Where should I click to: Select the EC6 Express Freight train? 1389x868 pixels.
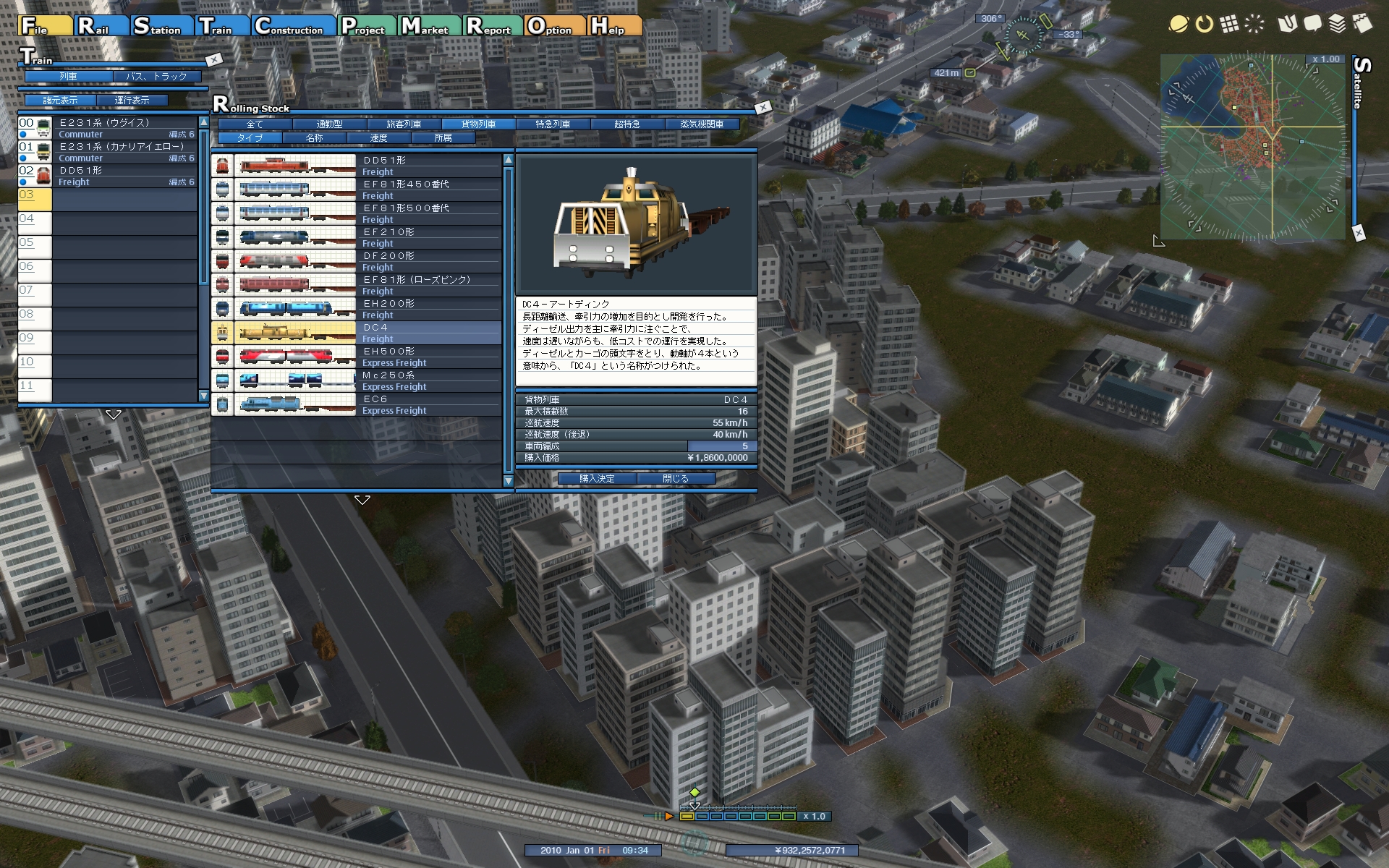pos(358,404)
